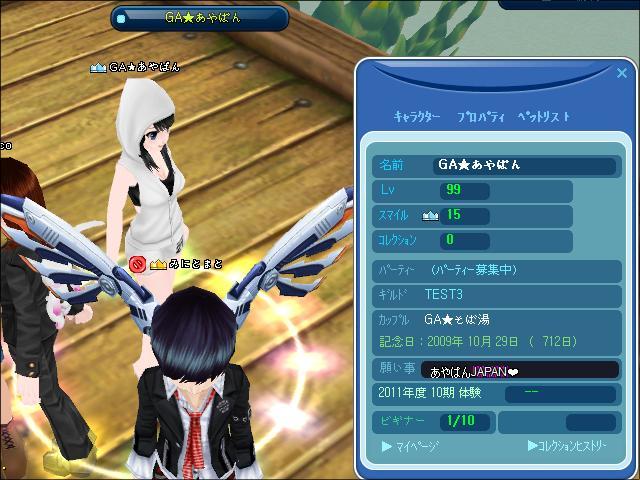Select the GA★あやぱん target name bar
The width and height of the screenshot is (640, 480).
pyautogui.click(x=200, y=17)
